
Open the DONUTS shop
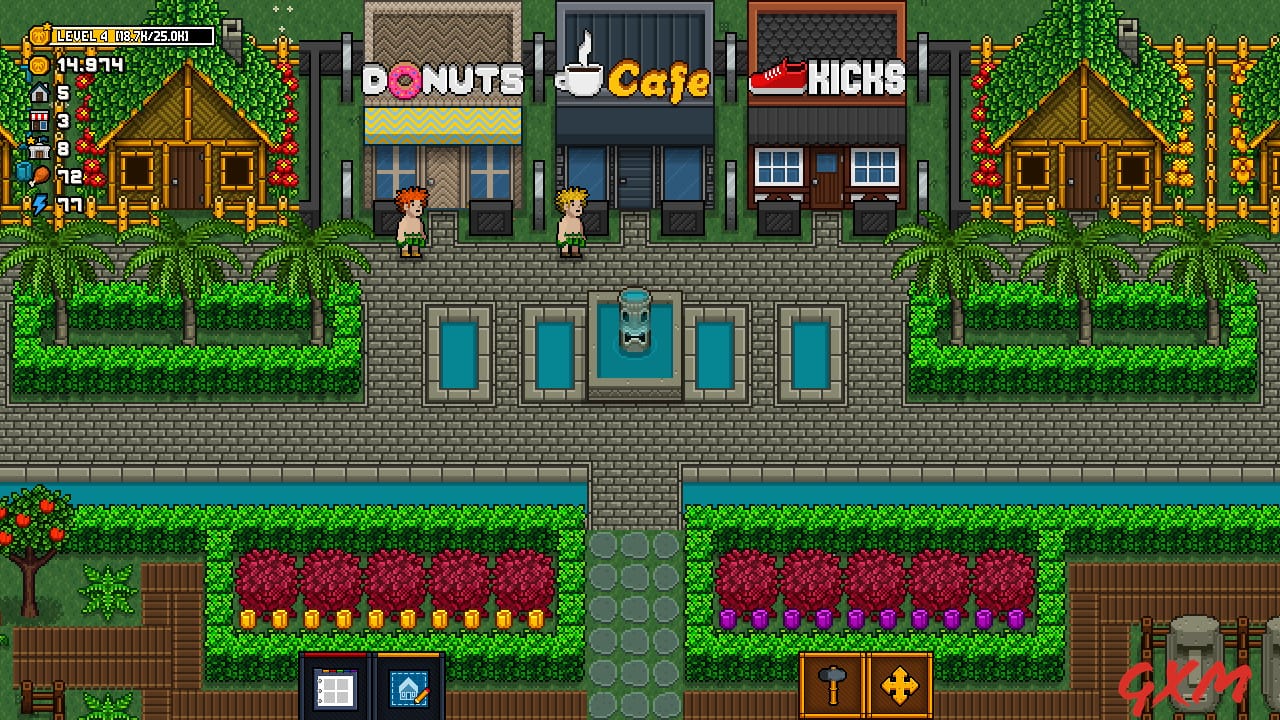click(443, 110)
